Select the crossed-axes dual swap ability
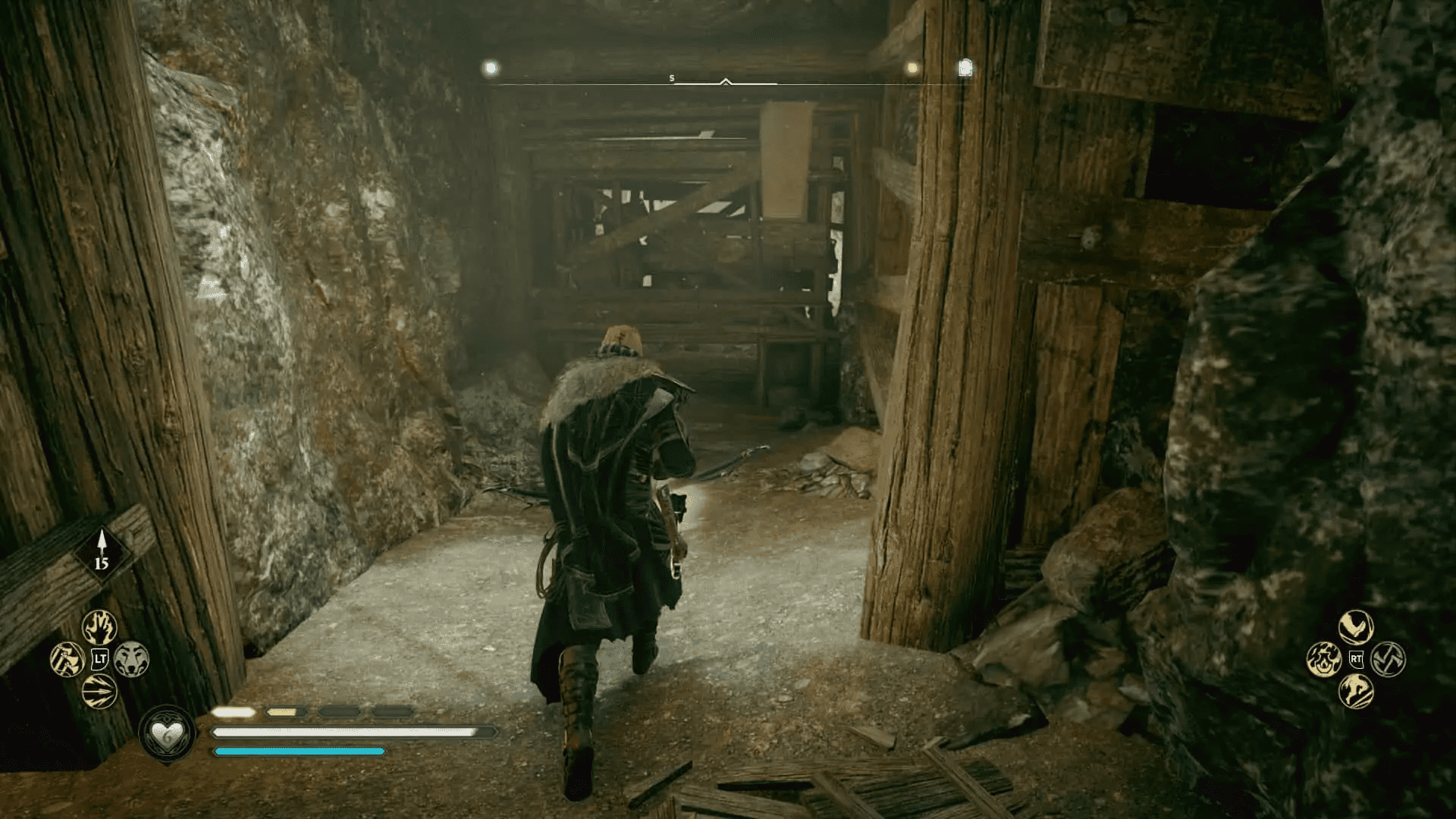Viewport: 1456px width, 819px height. (1389, 660)
